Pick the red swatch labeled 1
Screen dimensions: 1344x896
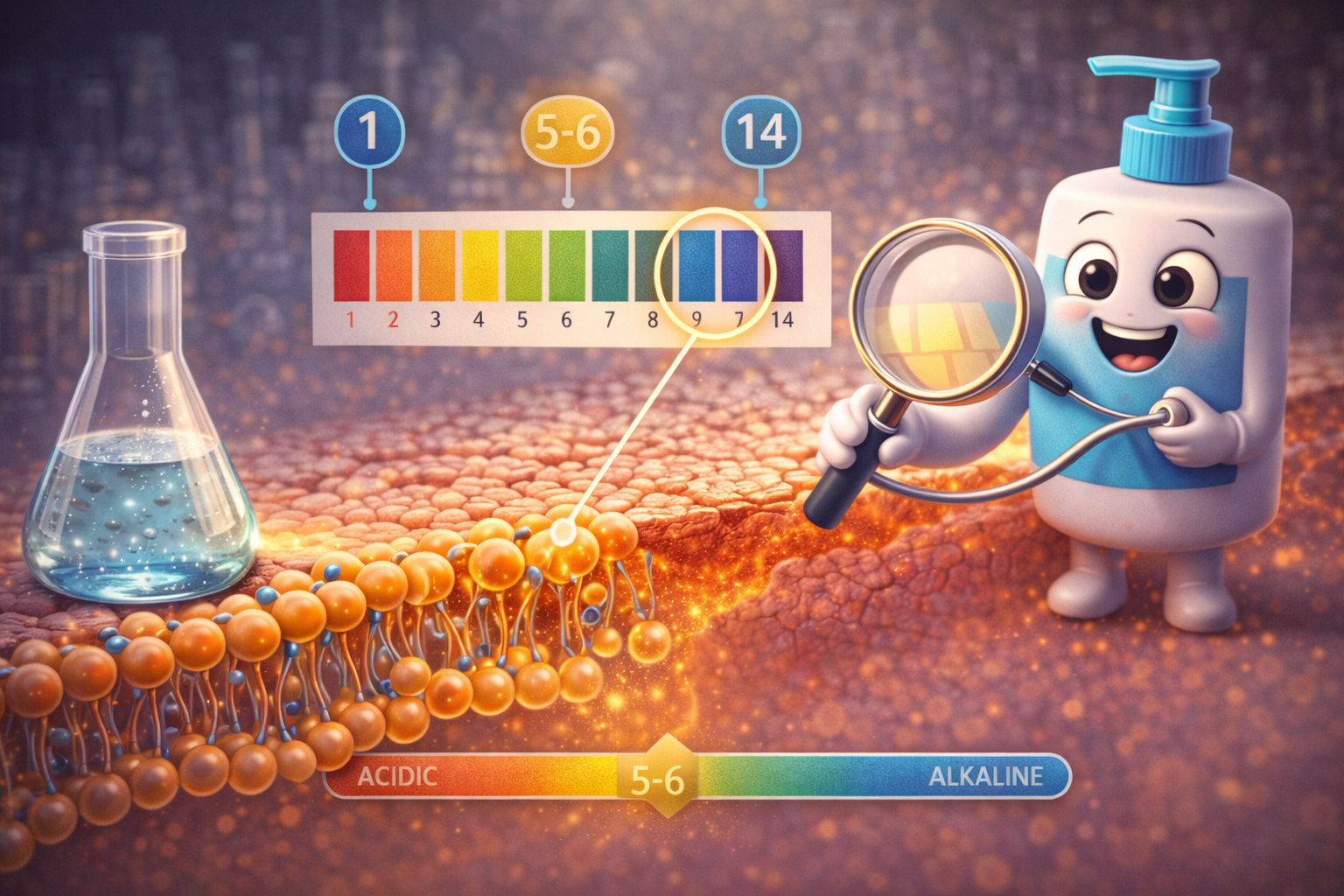click(x=351, y=265)
